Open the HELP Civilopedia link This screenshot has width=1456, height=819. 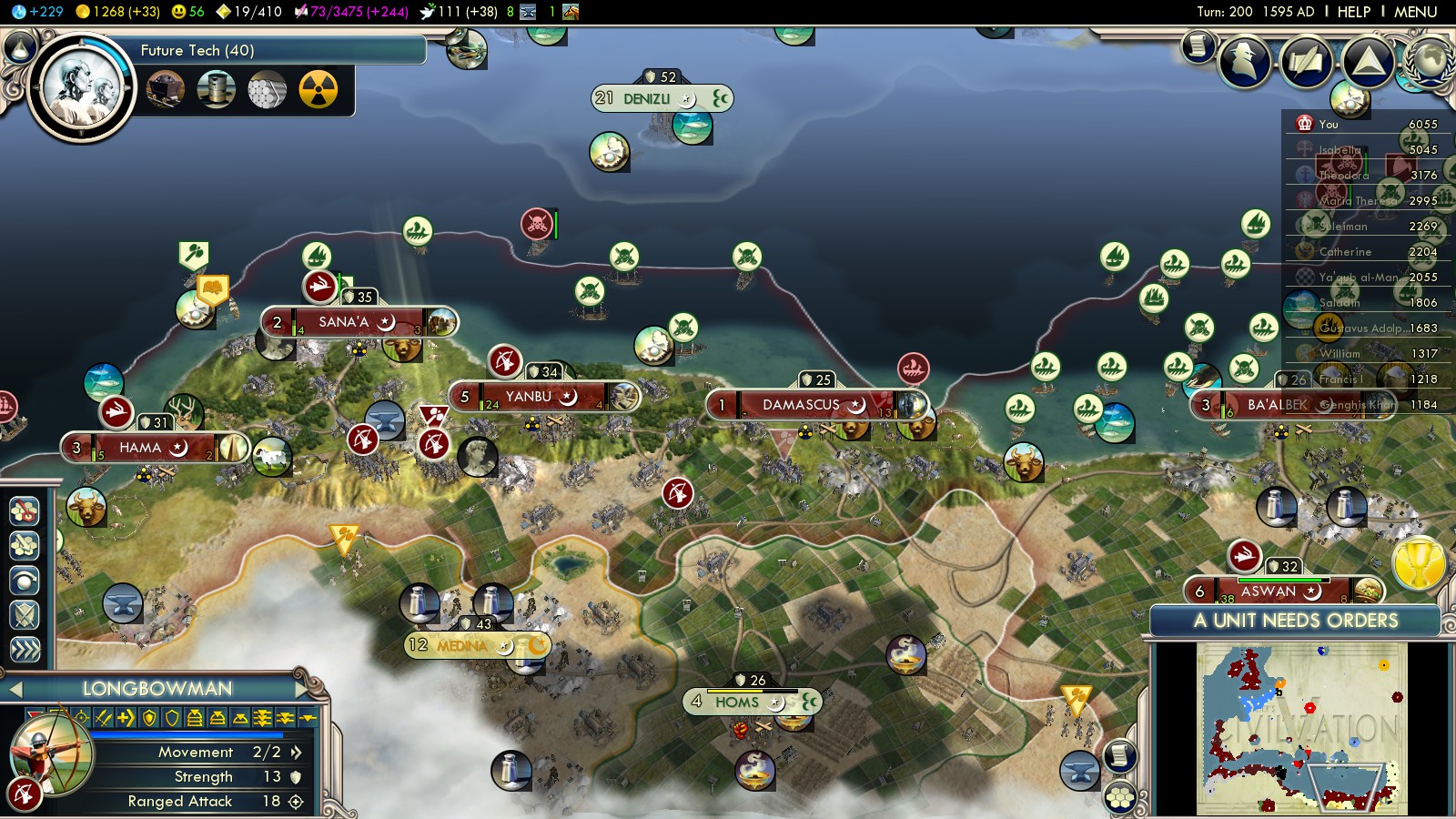[1353, 12]
